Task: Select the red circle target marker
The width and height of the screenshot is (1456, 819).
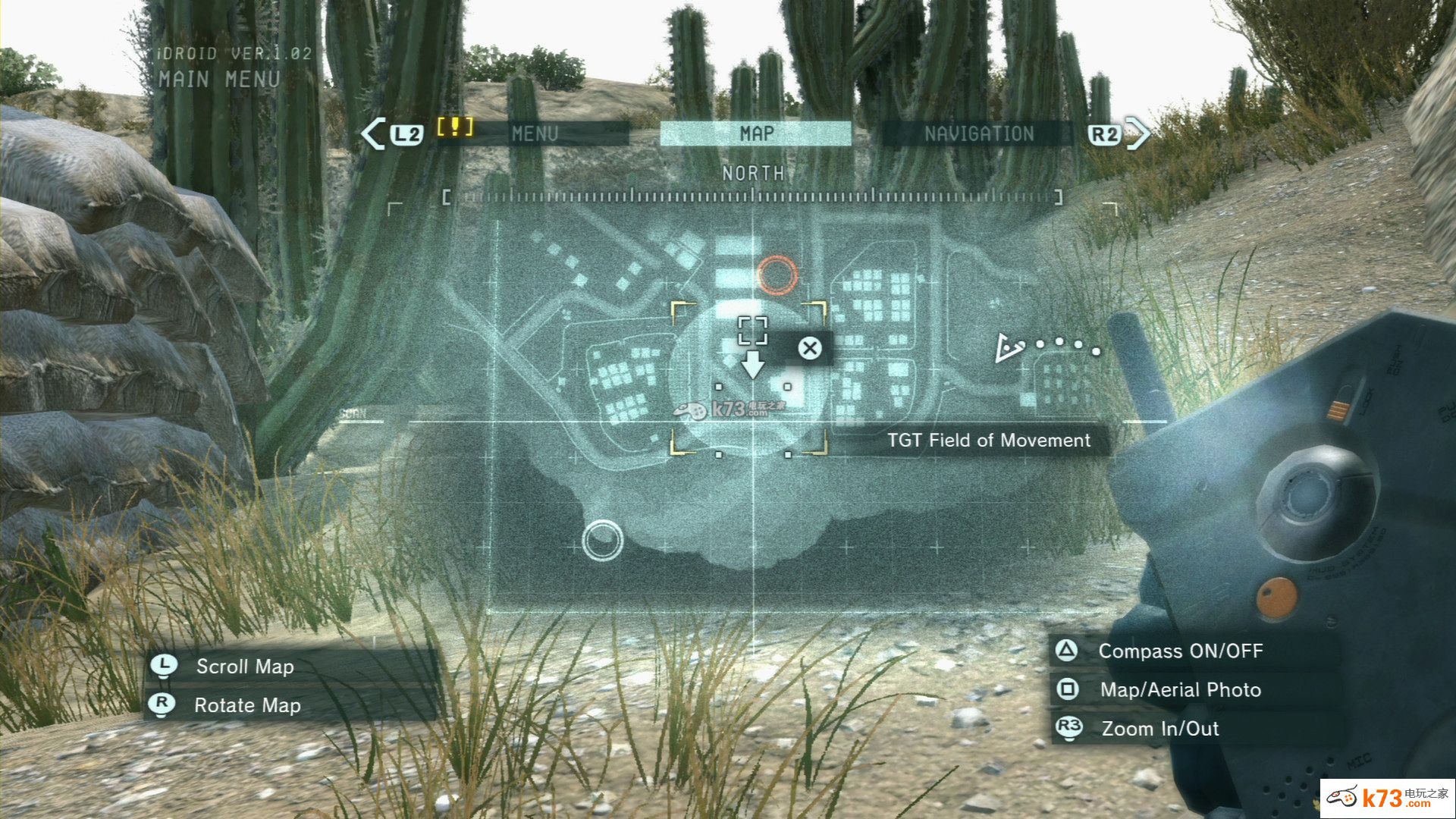Action: 777,275
